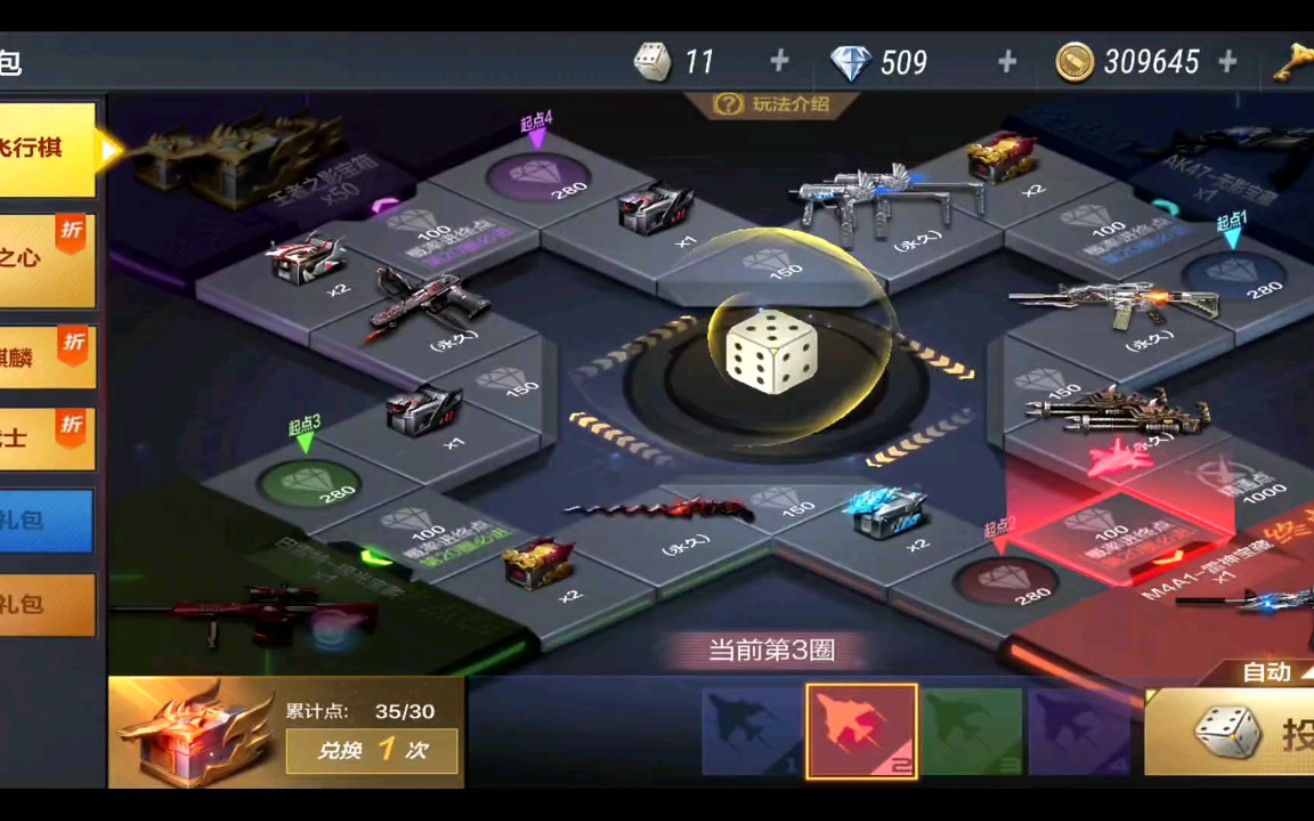Roll the dice in the board center

point(770,355)
